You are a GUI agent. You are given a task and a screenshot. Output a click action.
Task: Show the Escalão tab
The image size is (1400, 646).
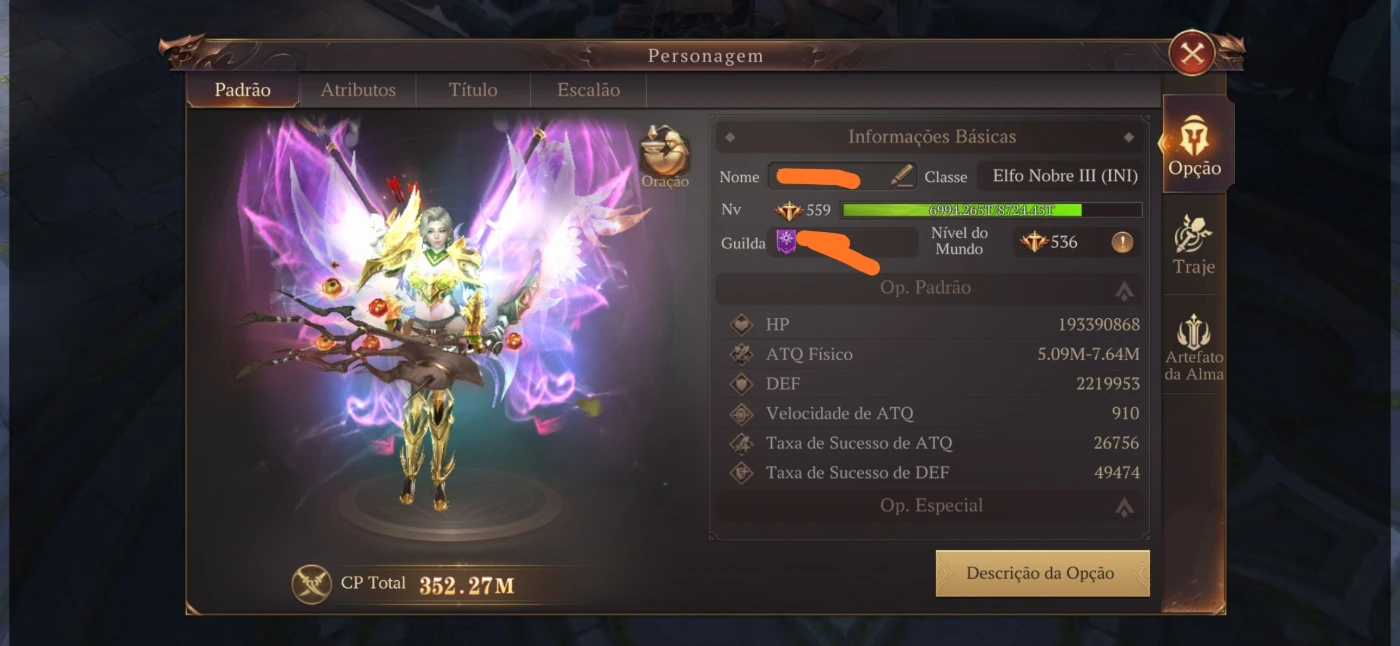tap(588, 90)
